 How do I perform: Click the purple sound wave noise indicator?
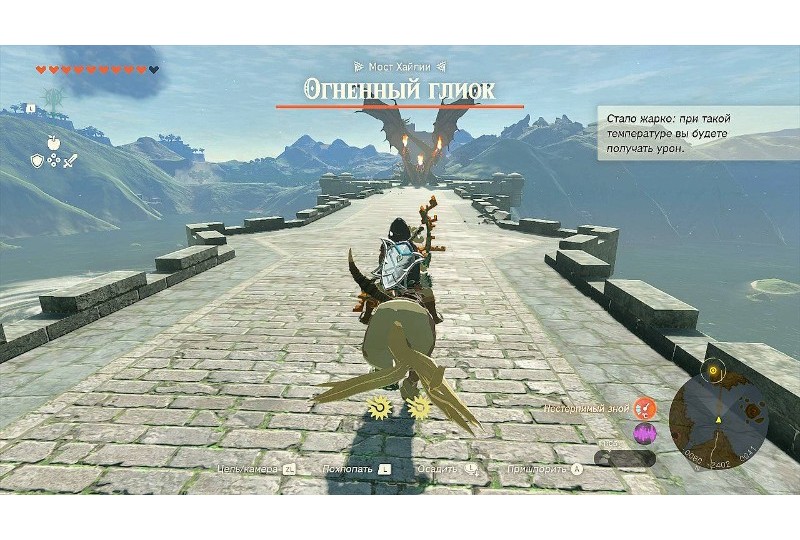[x=645, y=434]
